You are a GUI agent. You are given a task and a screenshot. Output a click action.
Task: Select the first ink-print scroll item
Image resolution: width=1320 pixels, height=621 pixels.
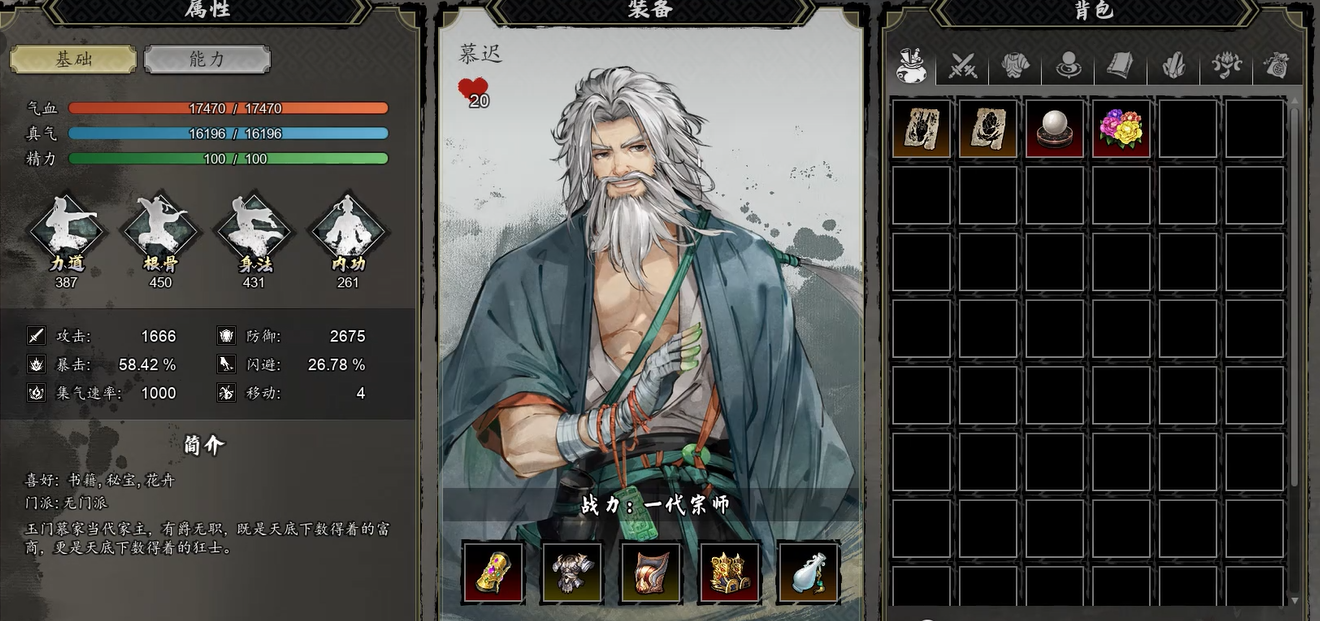tap(921, 128)
